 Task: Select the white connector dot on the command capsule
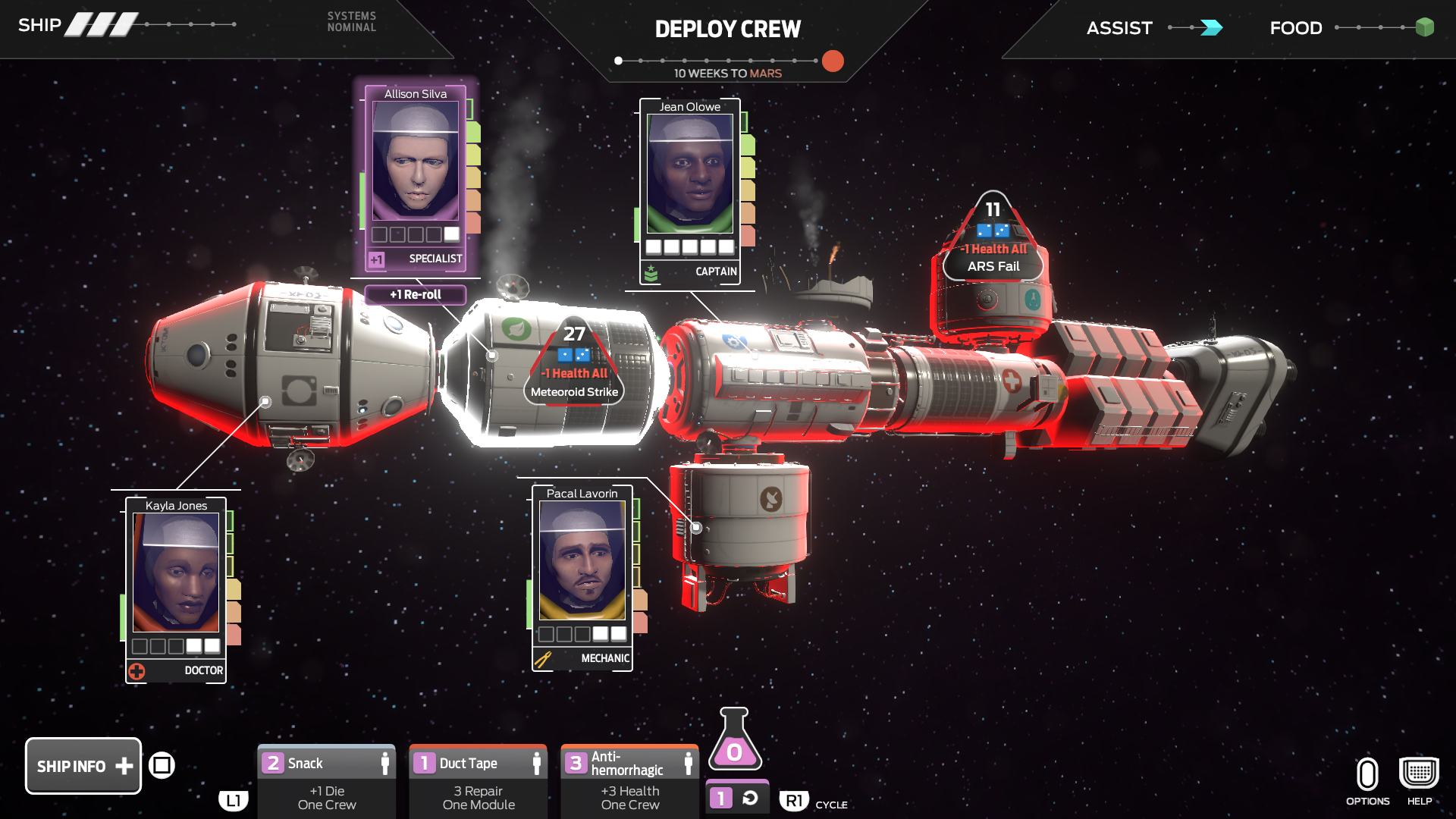265,400
